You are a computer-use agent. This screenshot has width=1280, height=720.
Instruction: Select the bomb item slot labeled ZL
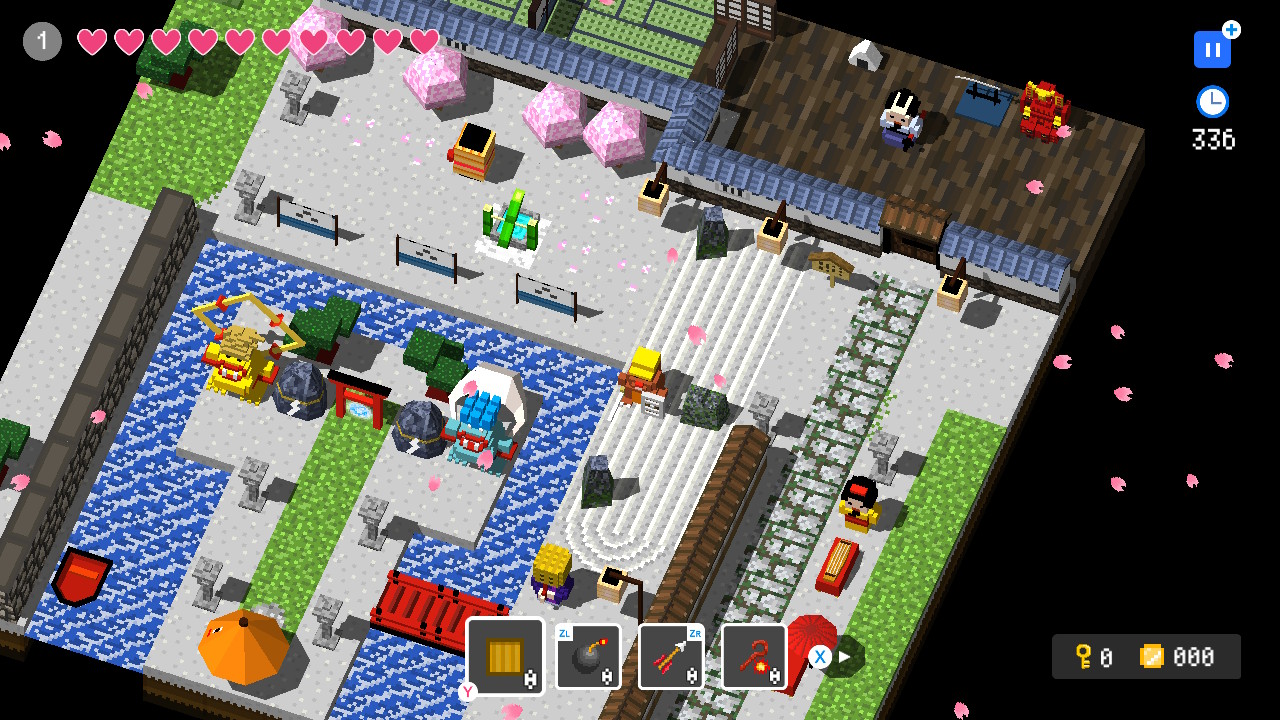click(588, 656)
